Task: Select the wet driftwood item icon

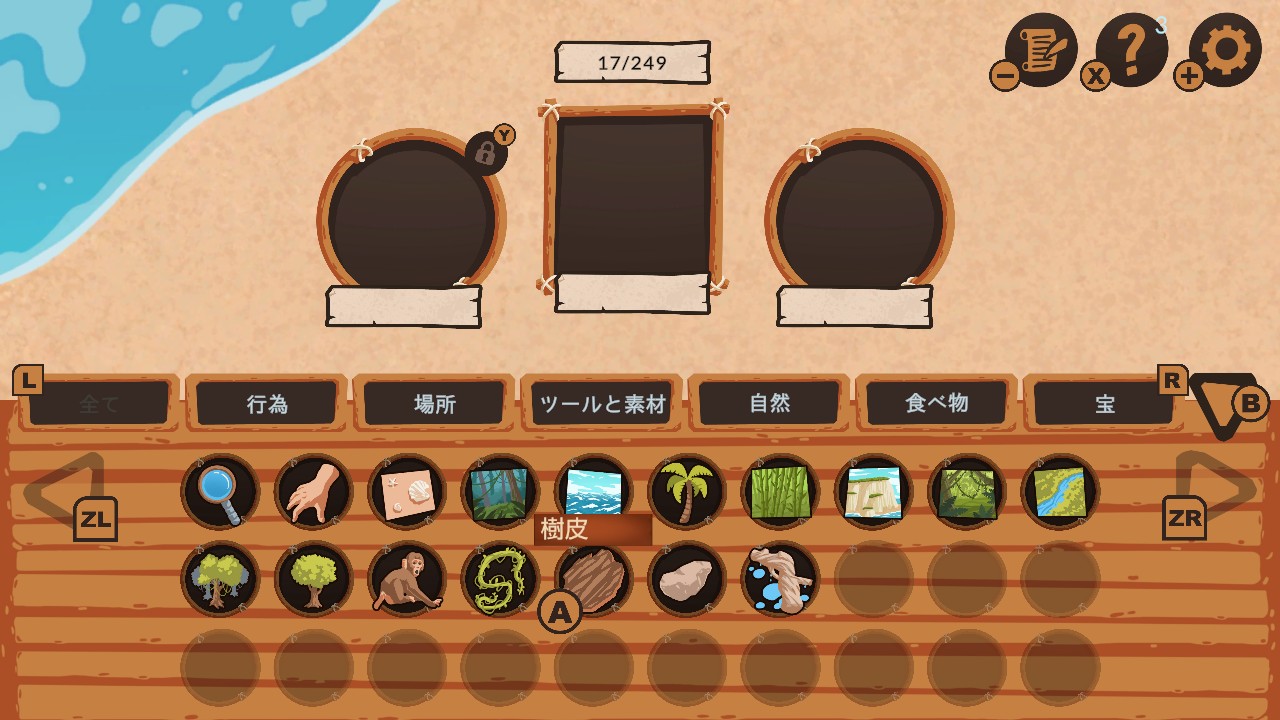Action: click(x=780, y=578)
